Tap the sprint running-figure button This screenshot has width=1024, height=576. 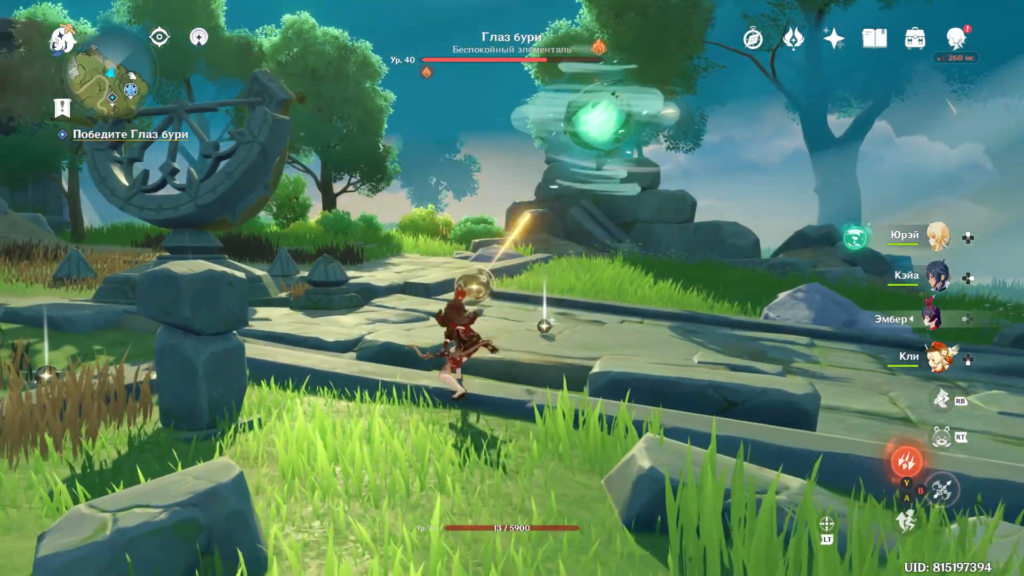coord(906,519)
